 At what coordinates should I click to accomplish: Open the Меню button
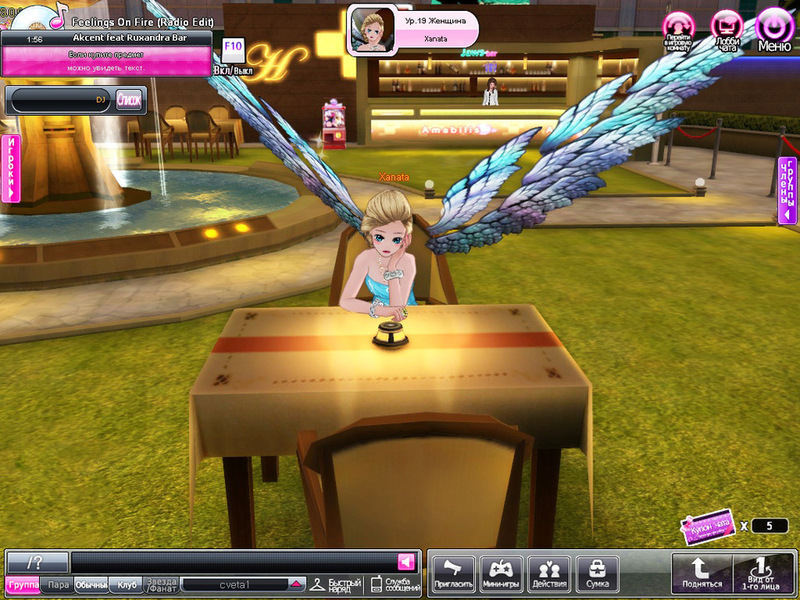tap(774, 30)
